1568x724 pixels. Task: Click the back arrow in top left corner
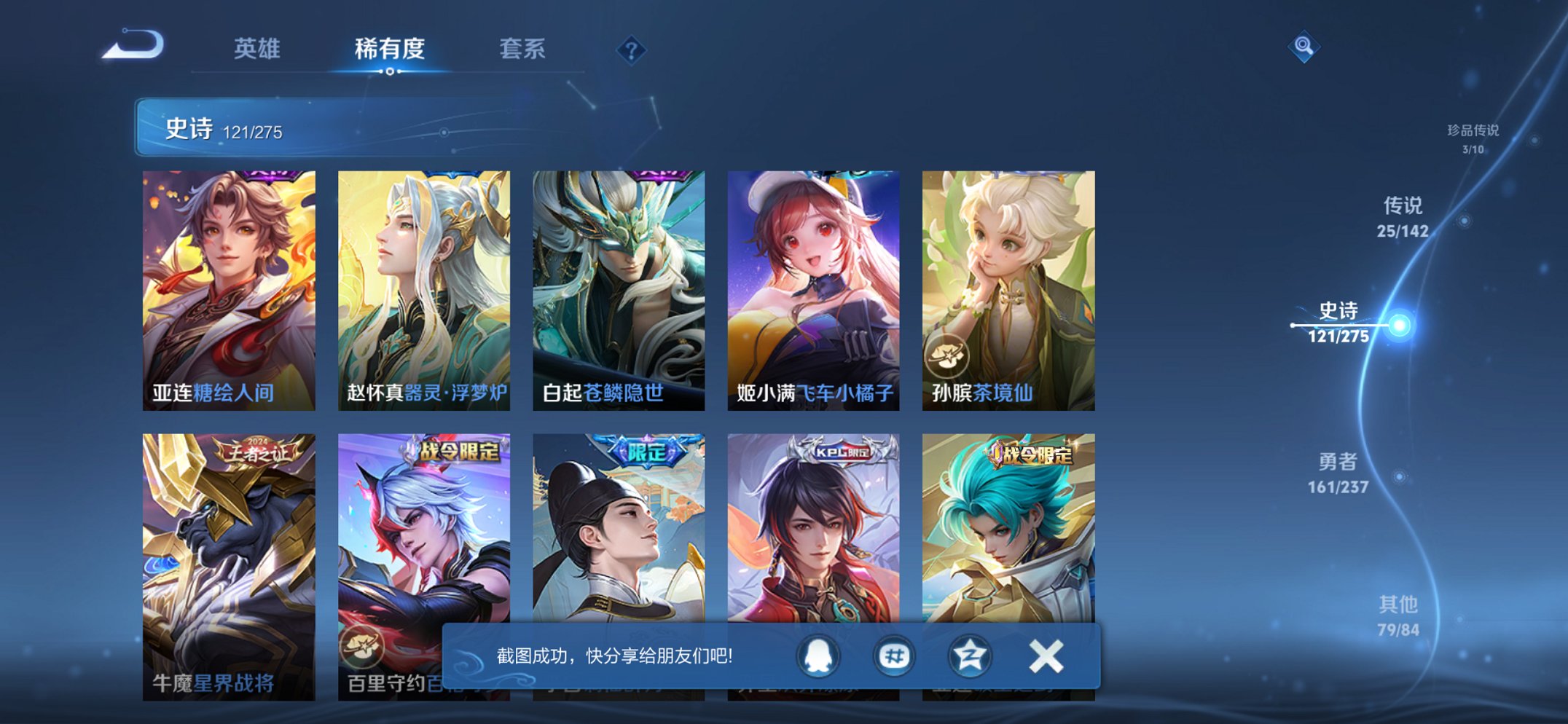point(133,45)
